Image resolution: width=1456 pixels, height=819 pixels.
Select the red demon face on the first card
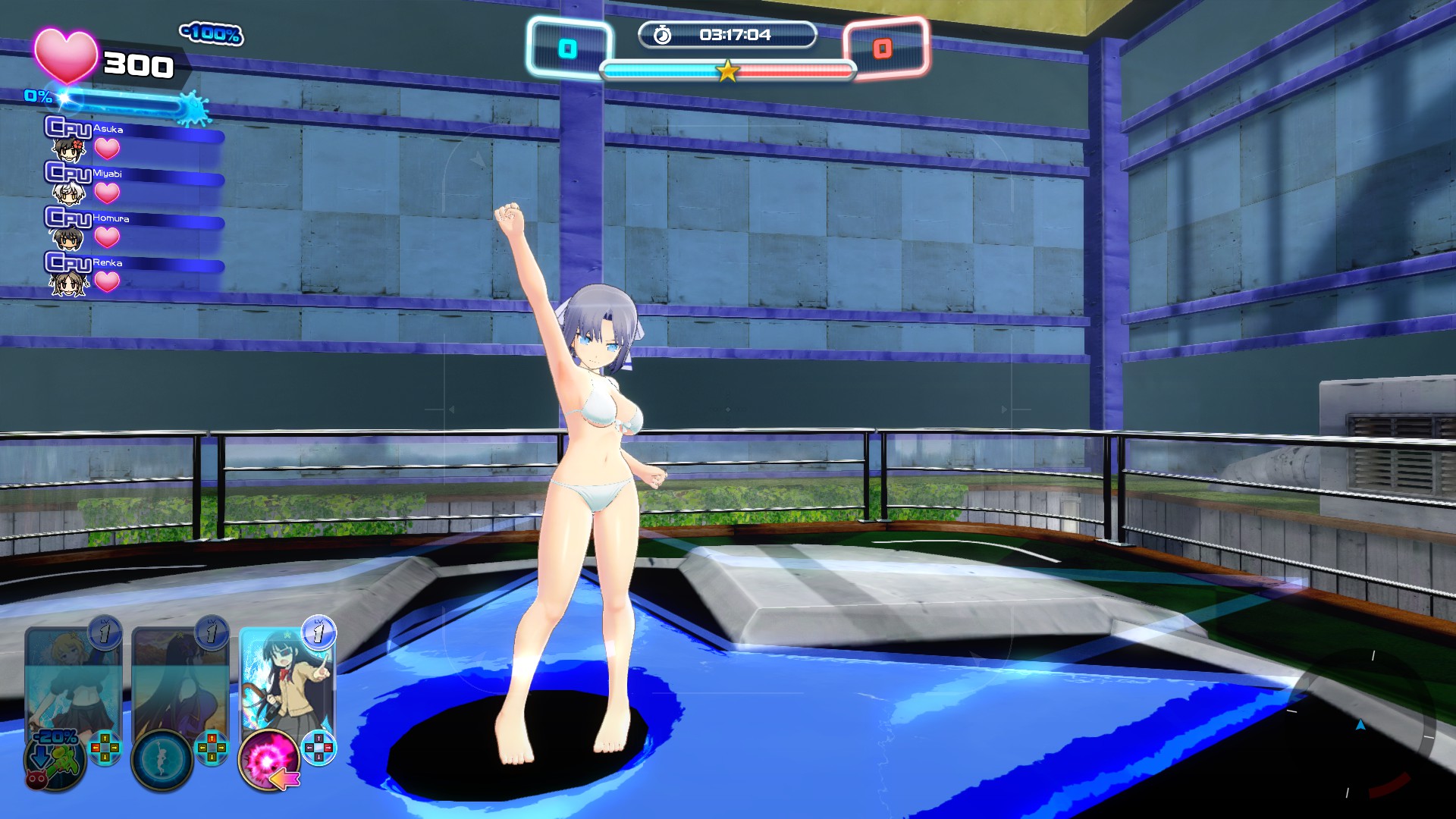(x=36, y=780)
